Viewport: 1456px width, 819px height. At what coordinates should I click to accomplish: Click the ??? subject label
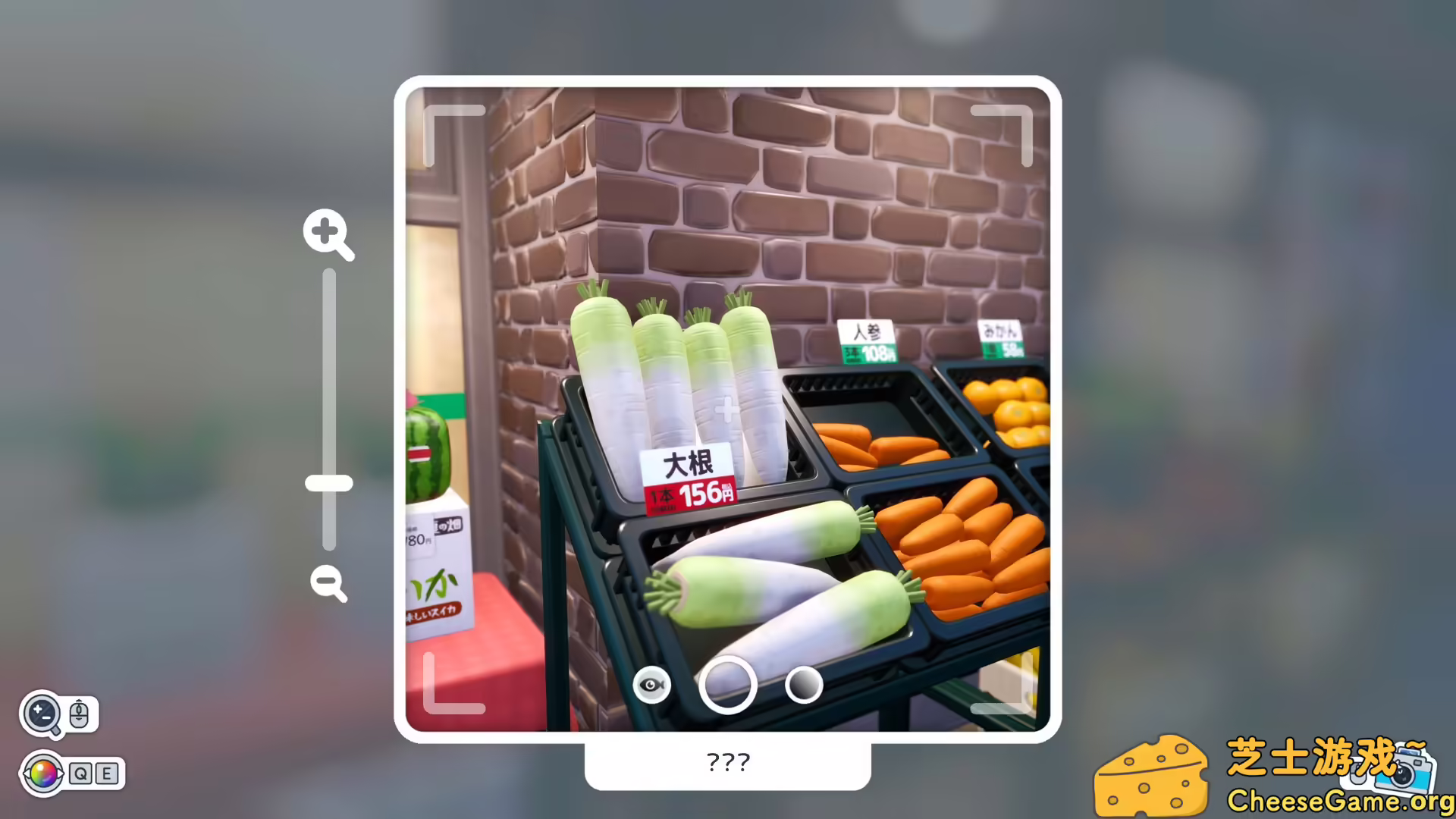(727, 762)
